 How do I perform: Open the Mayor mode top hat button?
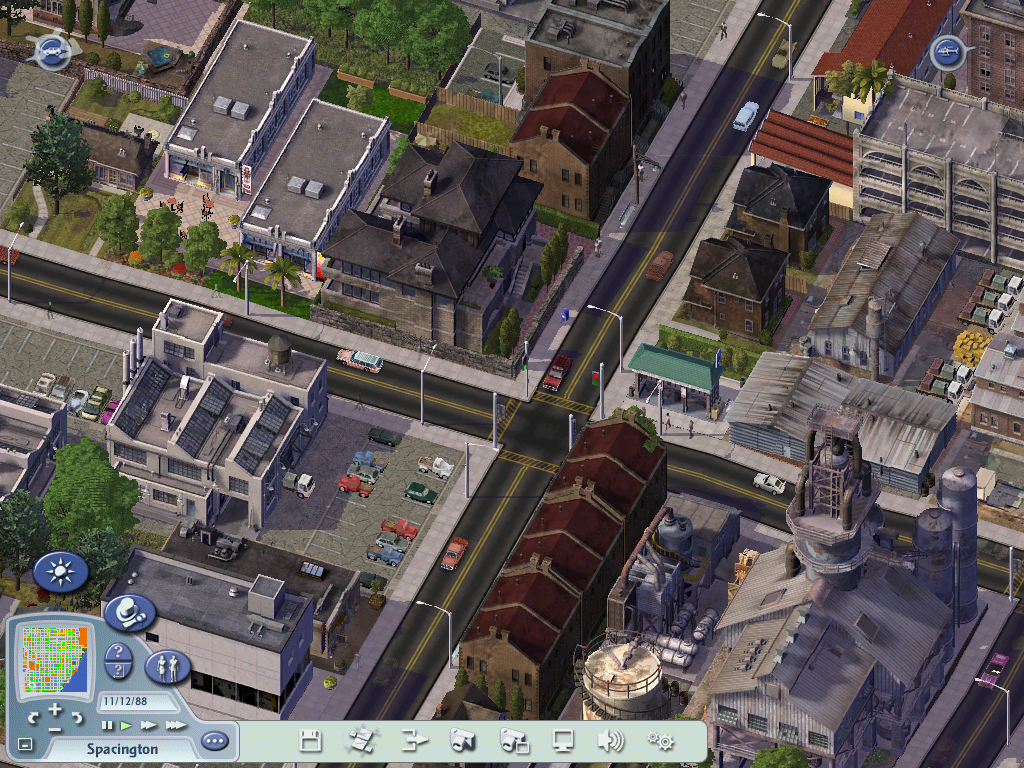point(130,611)
